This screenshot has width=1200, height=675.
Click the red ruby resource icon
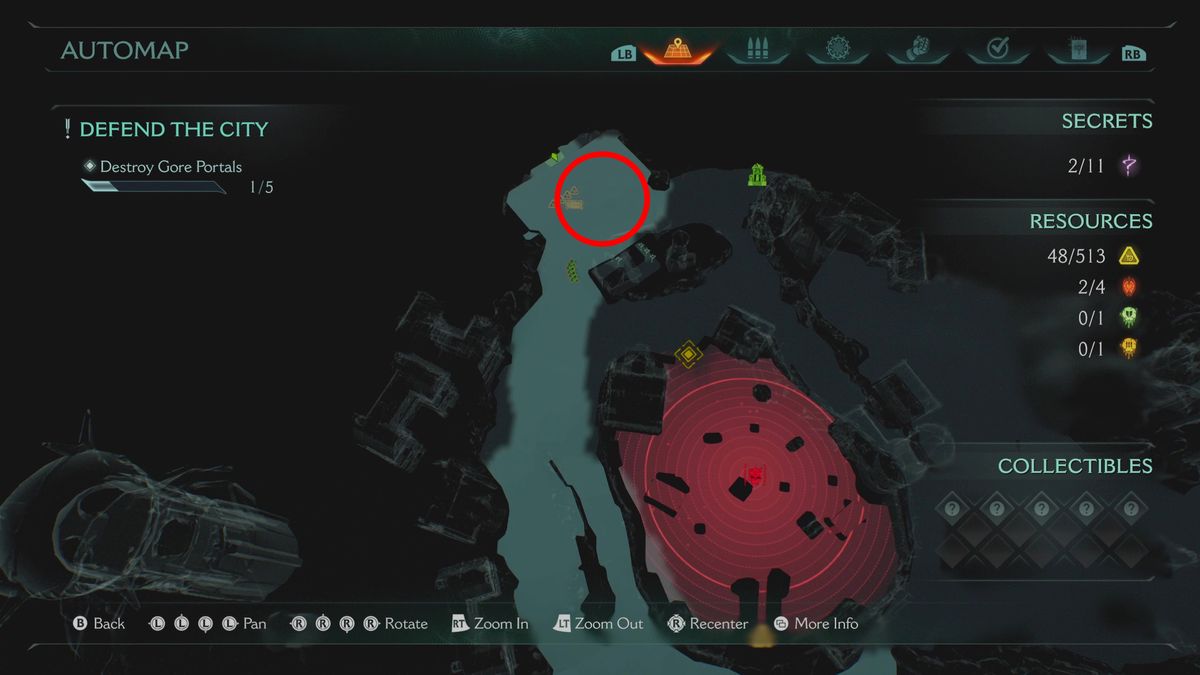[1129, 288]
